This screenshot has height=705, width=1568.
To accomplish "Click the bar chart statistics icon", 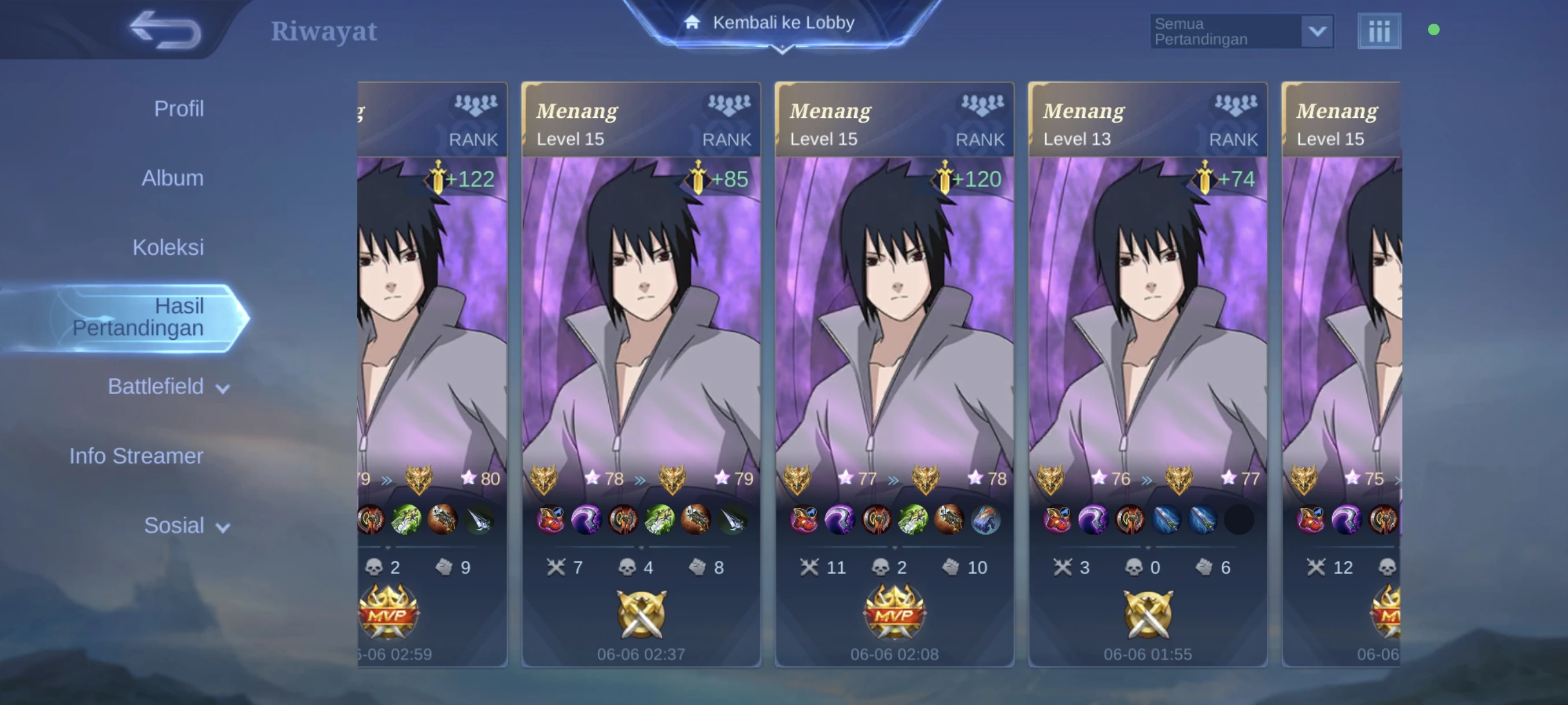I will pyautogui.click(x=1379, y=31).
